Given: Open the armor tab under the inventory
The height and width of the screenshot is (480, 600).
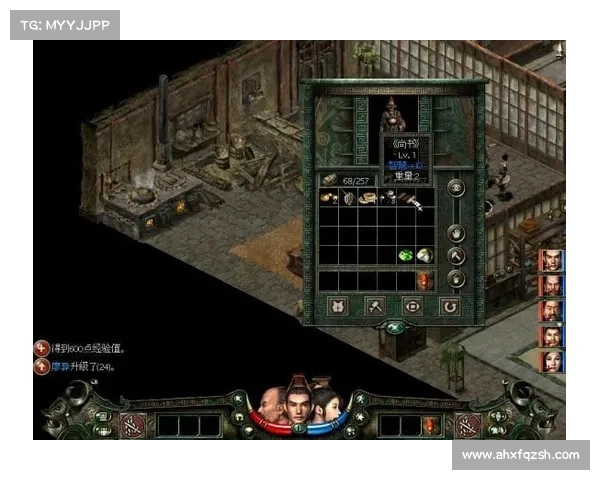Looking at the screenshot, I should (x=337, y=306).
